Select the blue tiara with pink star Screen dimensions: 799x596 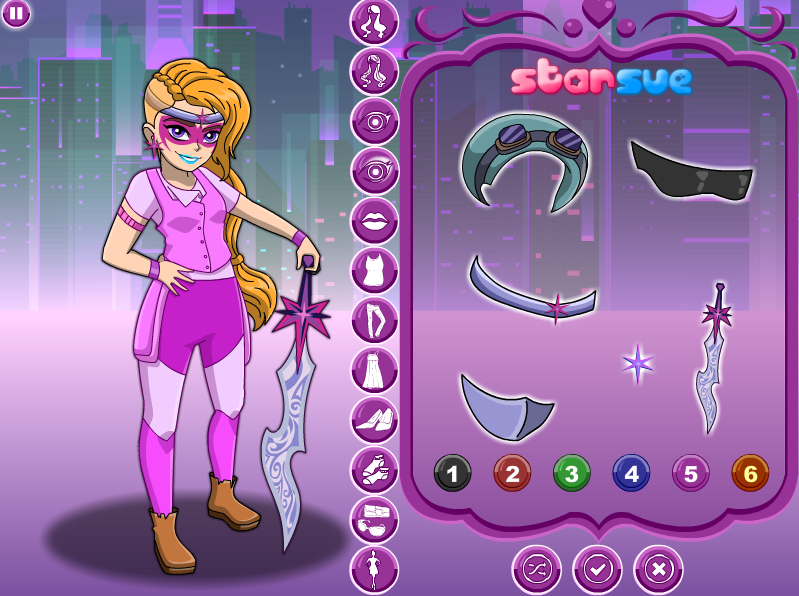coord(533,291)
